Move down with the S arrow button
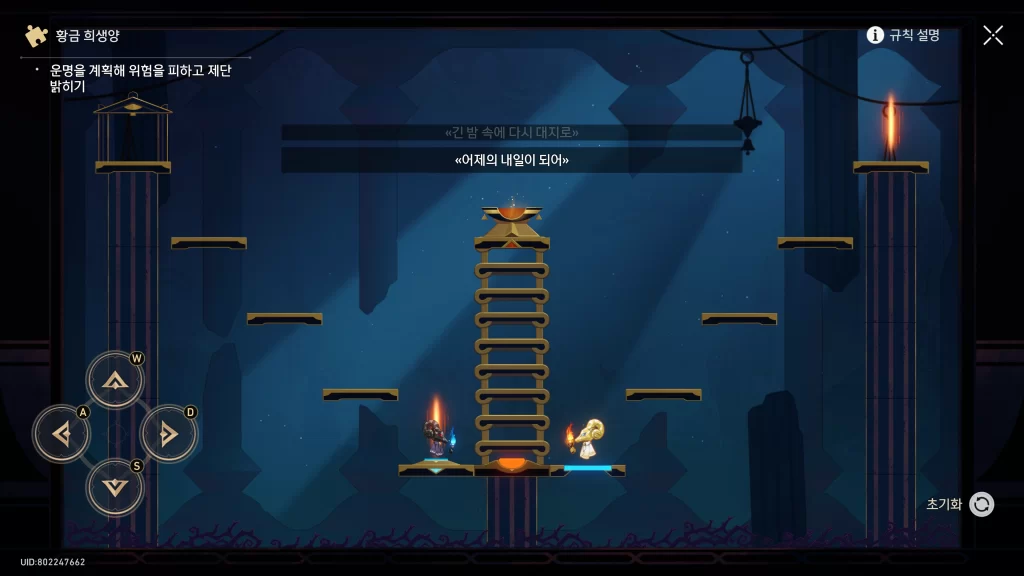The width and height of the screenshot is (1024, 576). 115,487
